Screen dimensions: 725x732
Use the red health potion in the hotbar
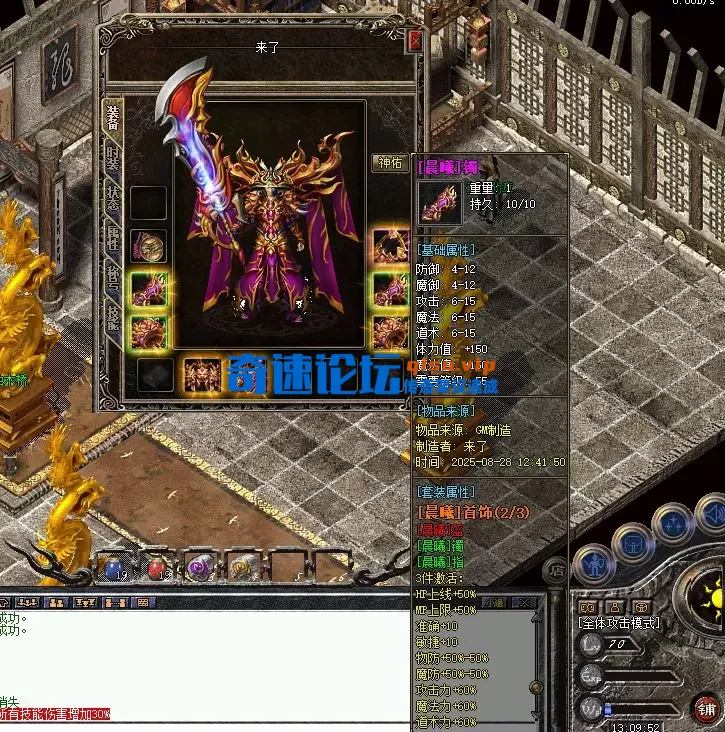(155, 568)
